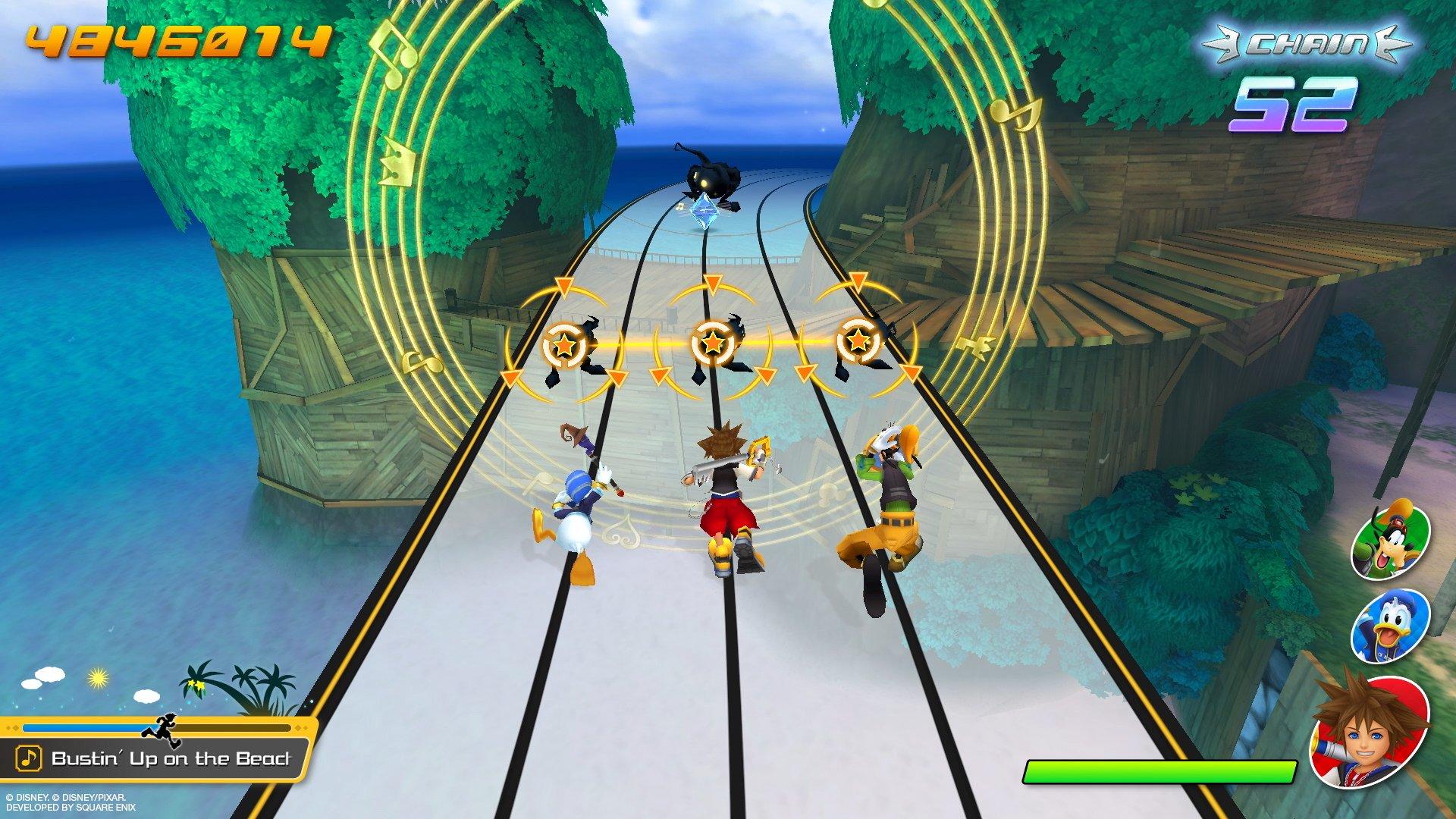Click the music note song icon
This screenshot has height=819, width=1456.
click(x=29, y=758)
